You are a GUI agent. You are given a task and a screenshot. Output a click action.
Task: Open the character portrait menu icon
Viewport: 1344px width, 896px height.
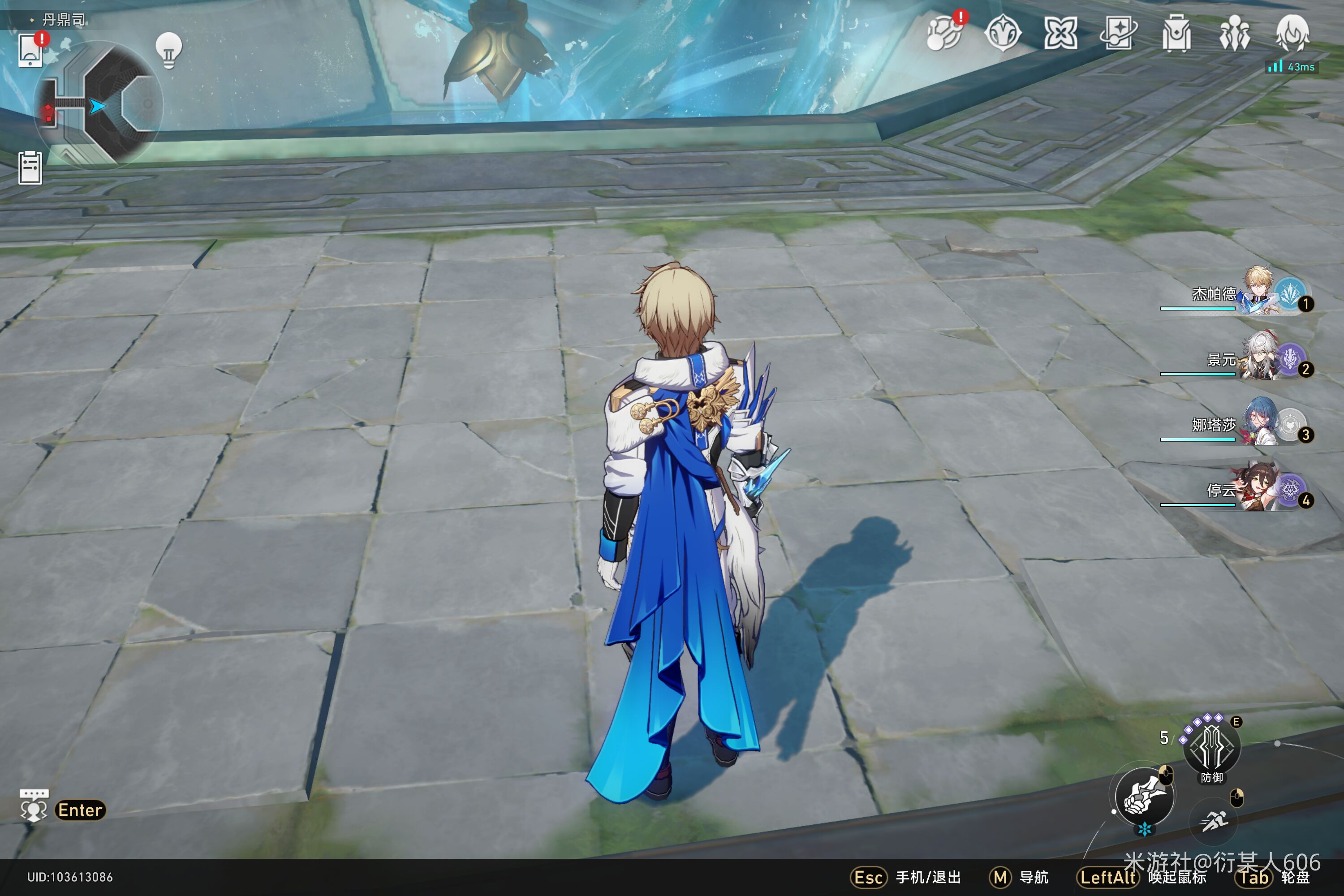pyautogui.click(x=1292, y=33)
